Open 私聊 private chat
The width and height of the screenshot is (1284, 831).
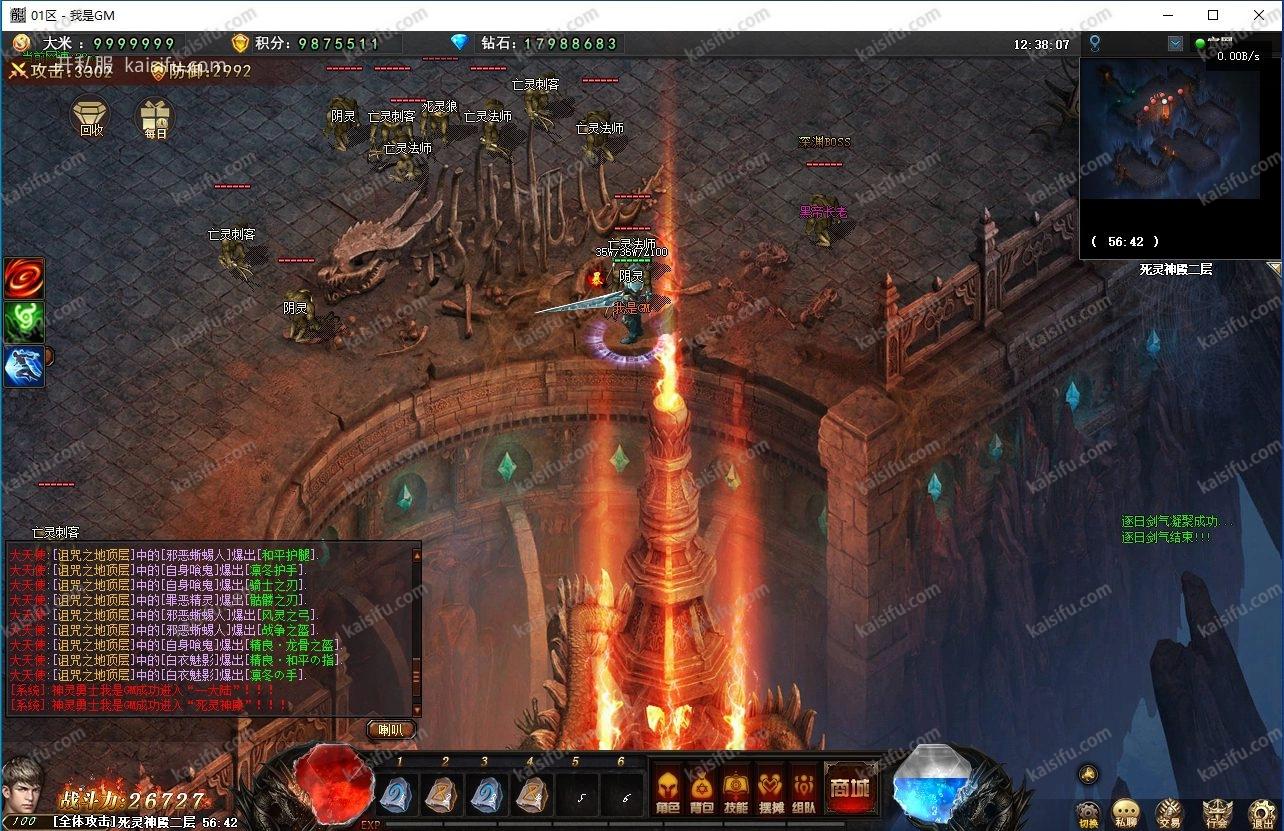coord(1127,813)
